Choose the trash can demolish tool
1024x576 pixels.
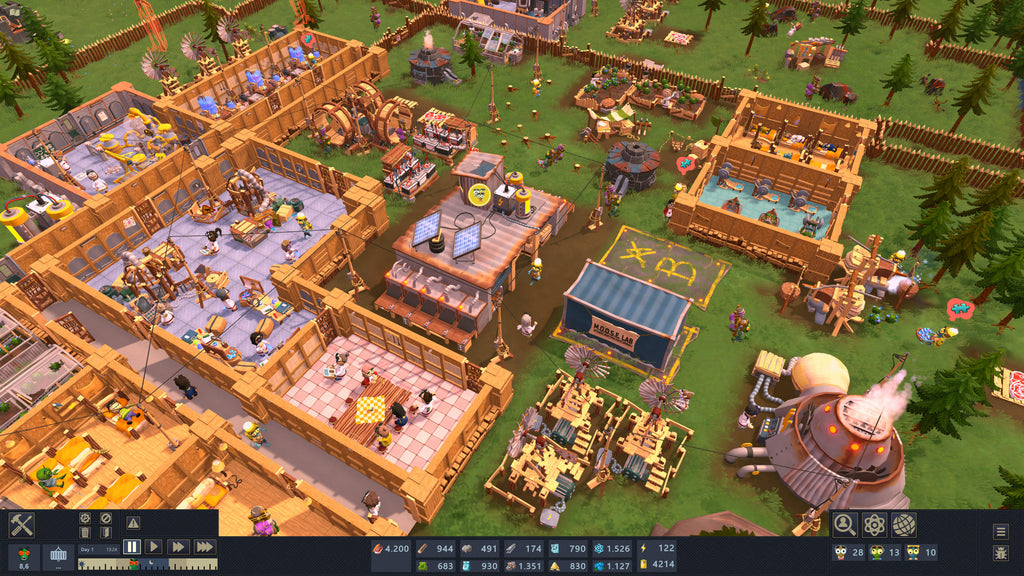pos(86,533)
